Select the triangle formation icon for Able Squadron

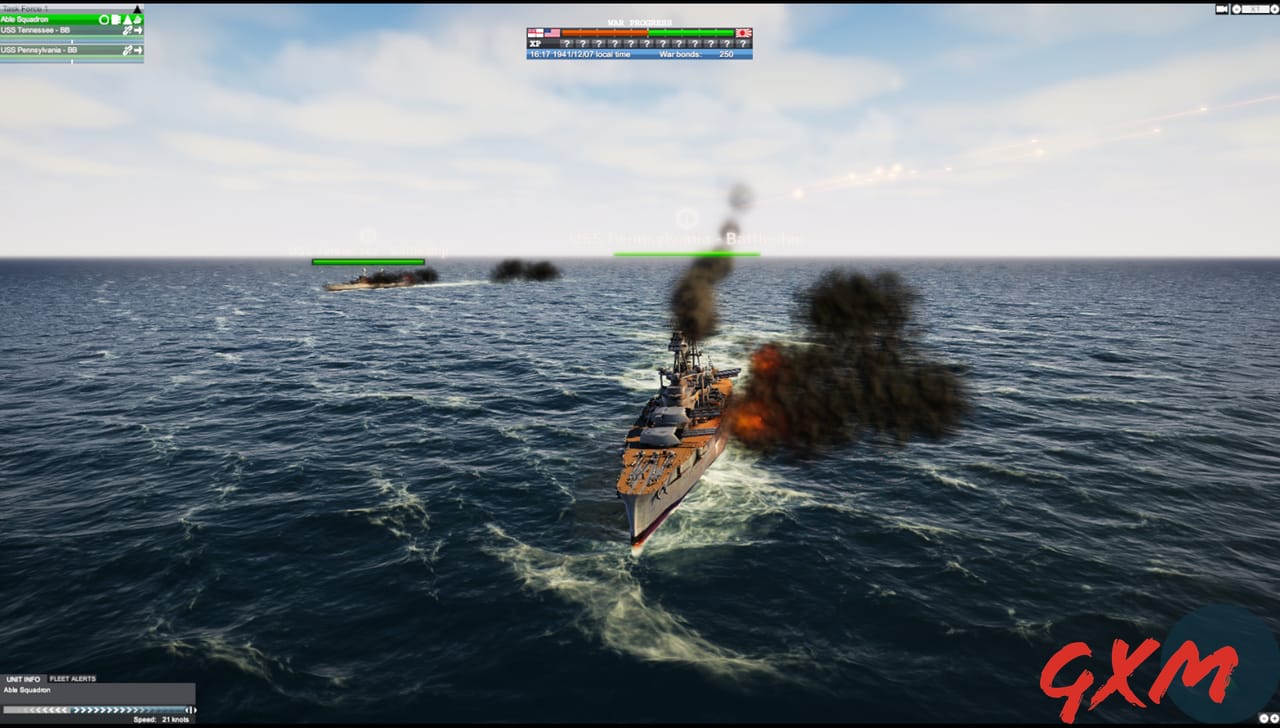click(127, 19)
